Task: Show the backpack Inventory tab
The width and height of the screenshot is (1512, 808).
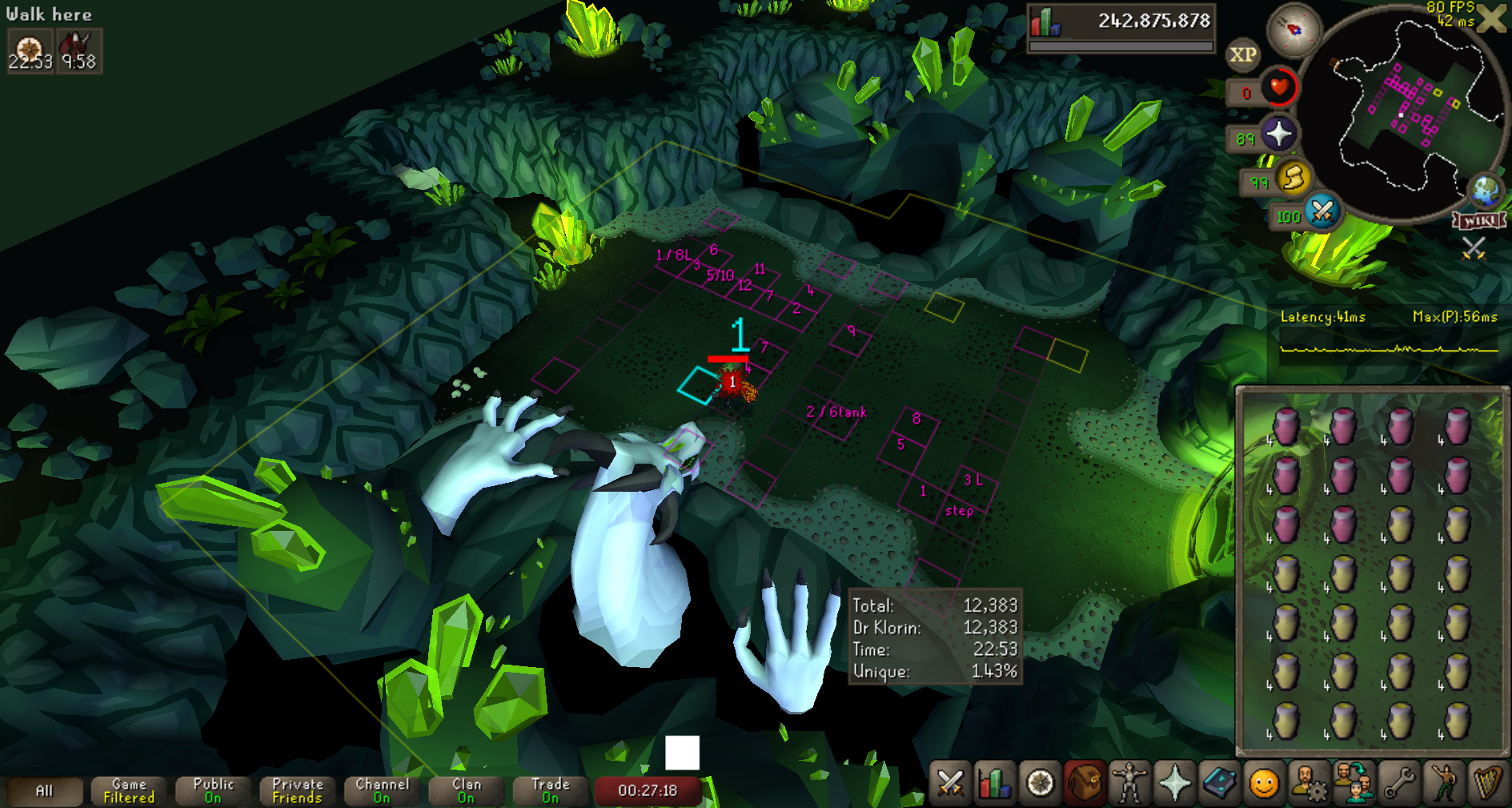Action: [1085, 783]
